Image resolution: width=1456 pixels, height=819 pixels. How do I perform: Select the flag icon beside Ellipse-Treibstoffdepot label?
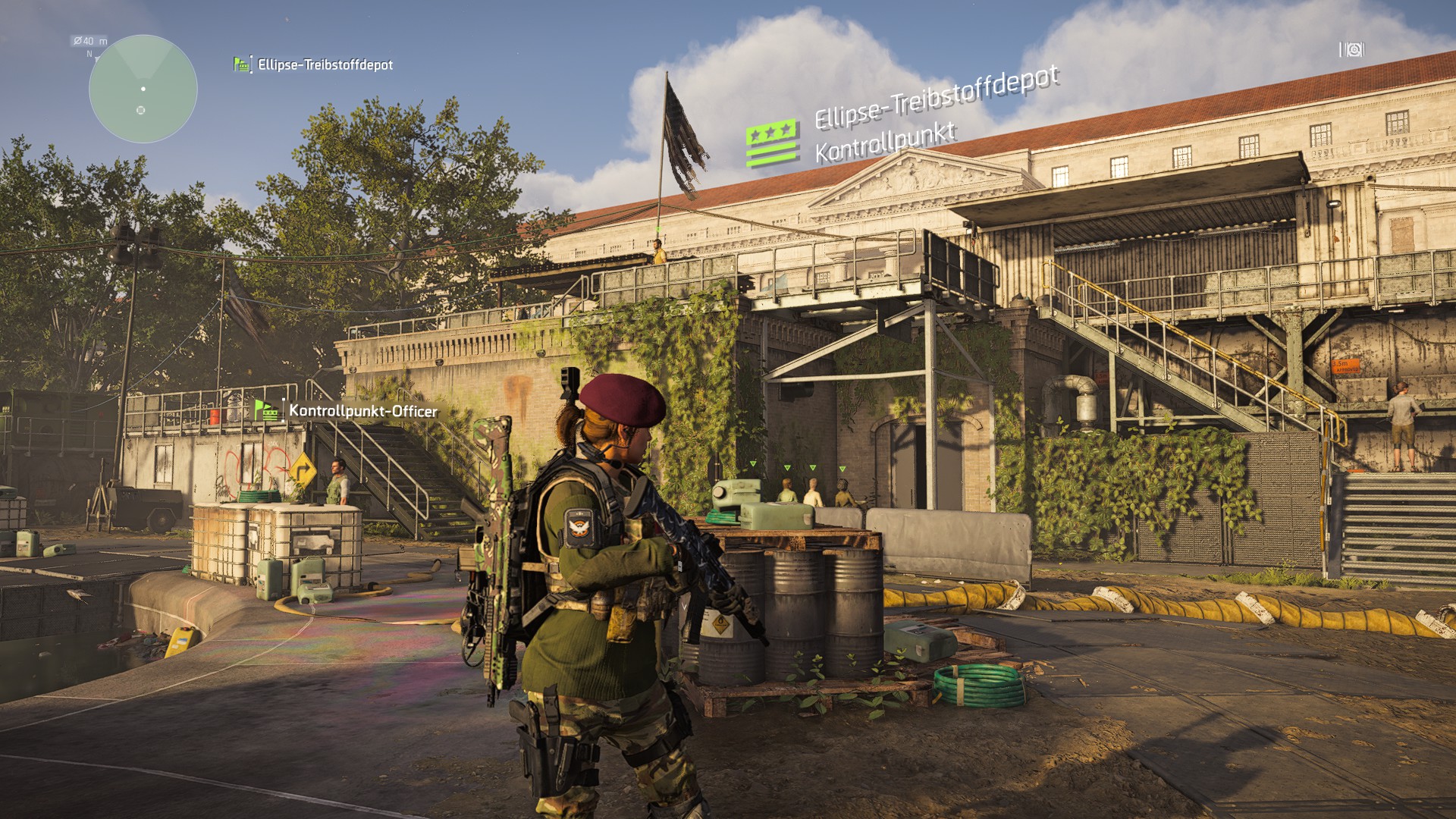(x=240, y=64)
